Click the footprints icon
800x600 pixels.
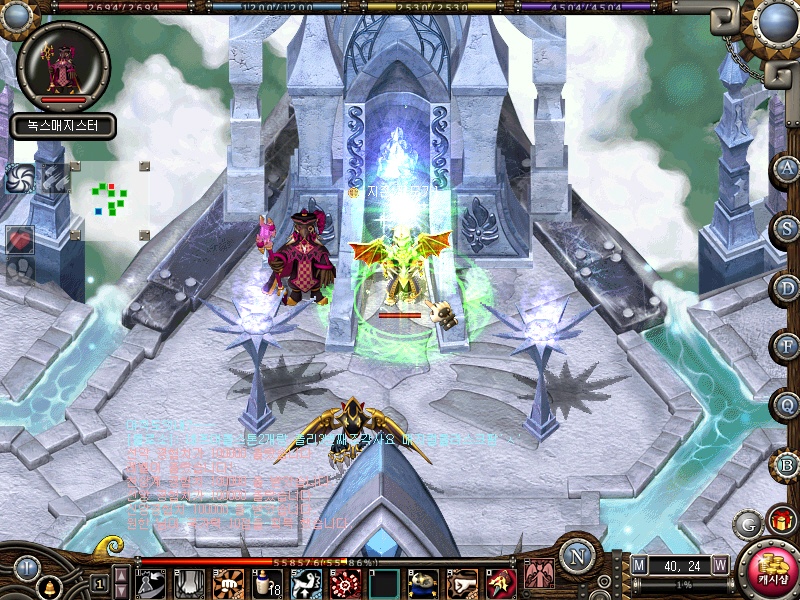(20, 268)
